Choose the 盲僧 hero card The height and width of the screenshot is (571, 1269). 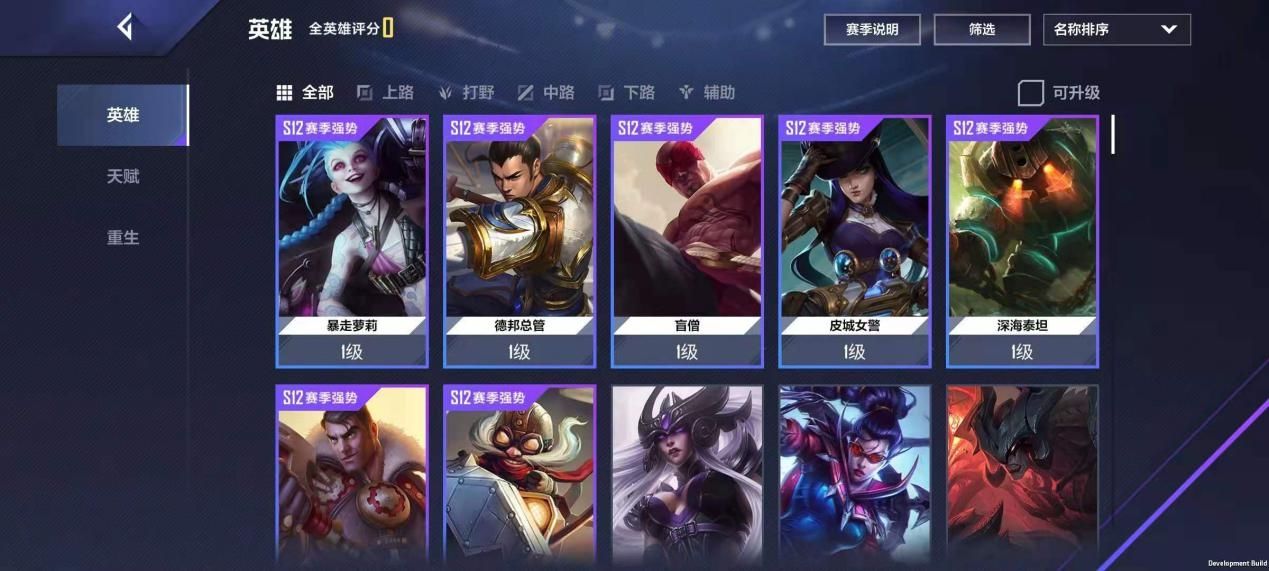[687, 241]
